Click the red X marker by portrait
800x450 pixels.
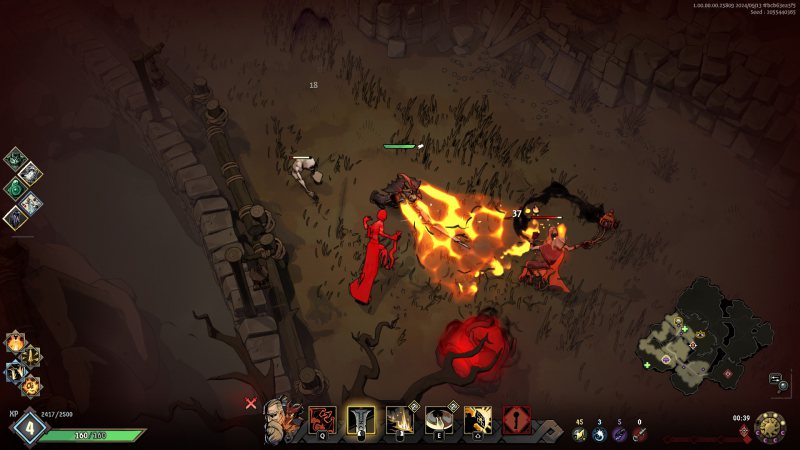(x=251, y=404)
